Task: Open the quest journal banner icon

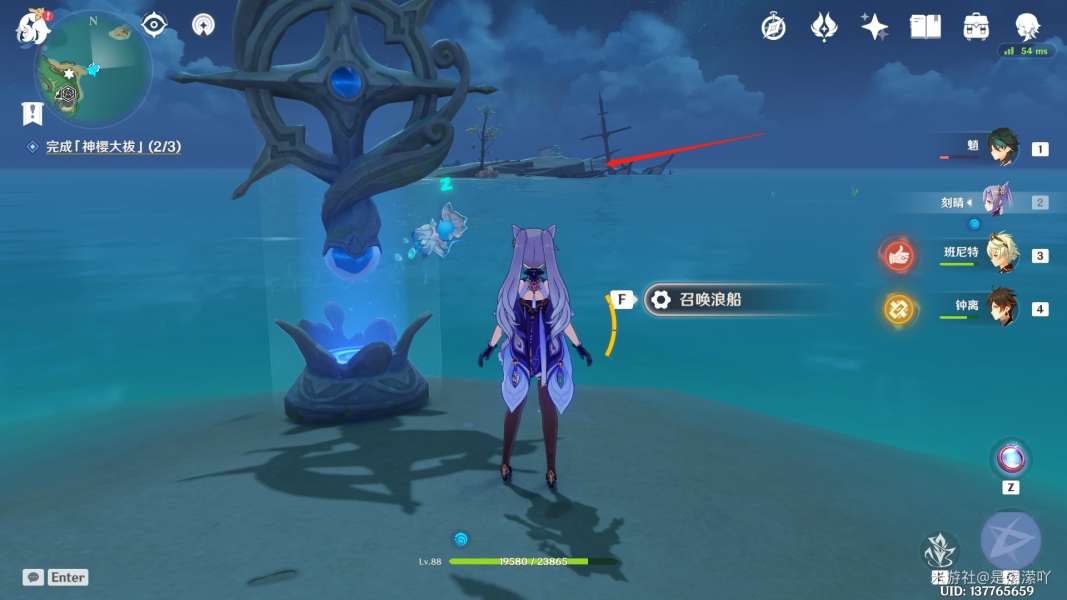Action: pyautogui.click(x=32, y=113)
